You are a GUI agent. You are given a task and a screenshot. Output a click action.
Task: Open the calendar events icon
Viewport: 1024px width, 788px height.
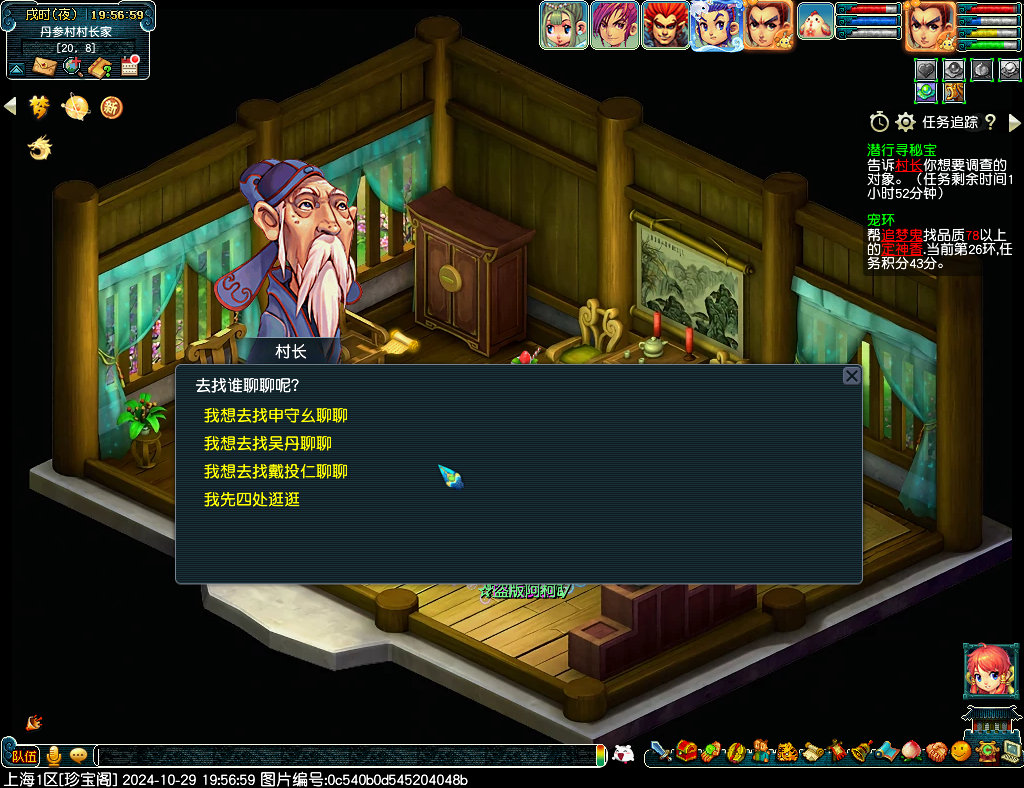129,66
